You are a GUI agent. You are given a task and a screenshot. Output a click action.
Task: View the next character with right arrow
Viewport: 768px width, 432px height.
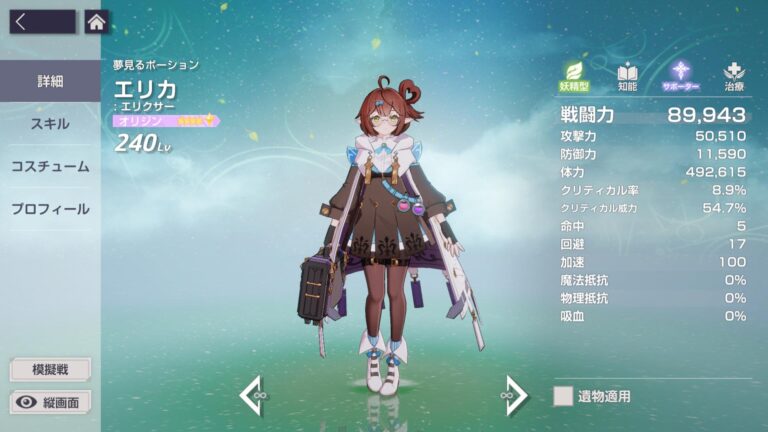point(514,396)
